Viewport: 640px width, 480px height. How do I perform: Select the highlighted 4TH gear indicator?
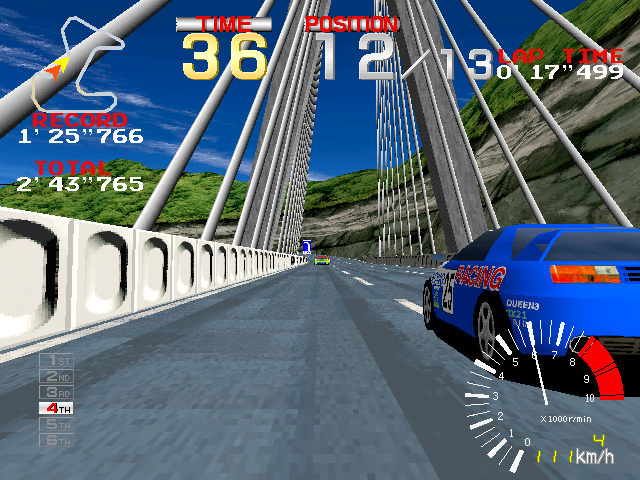(55, 408)
